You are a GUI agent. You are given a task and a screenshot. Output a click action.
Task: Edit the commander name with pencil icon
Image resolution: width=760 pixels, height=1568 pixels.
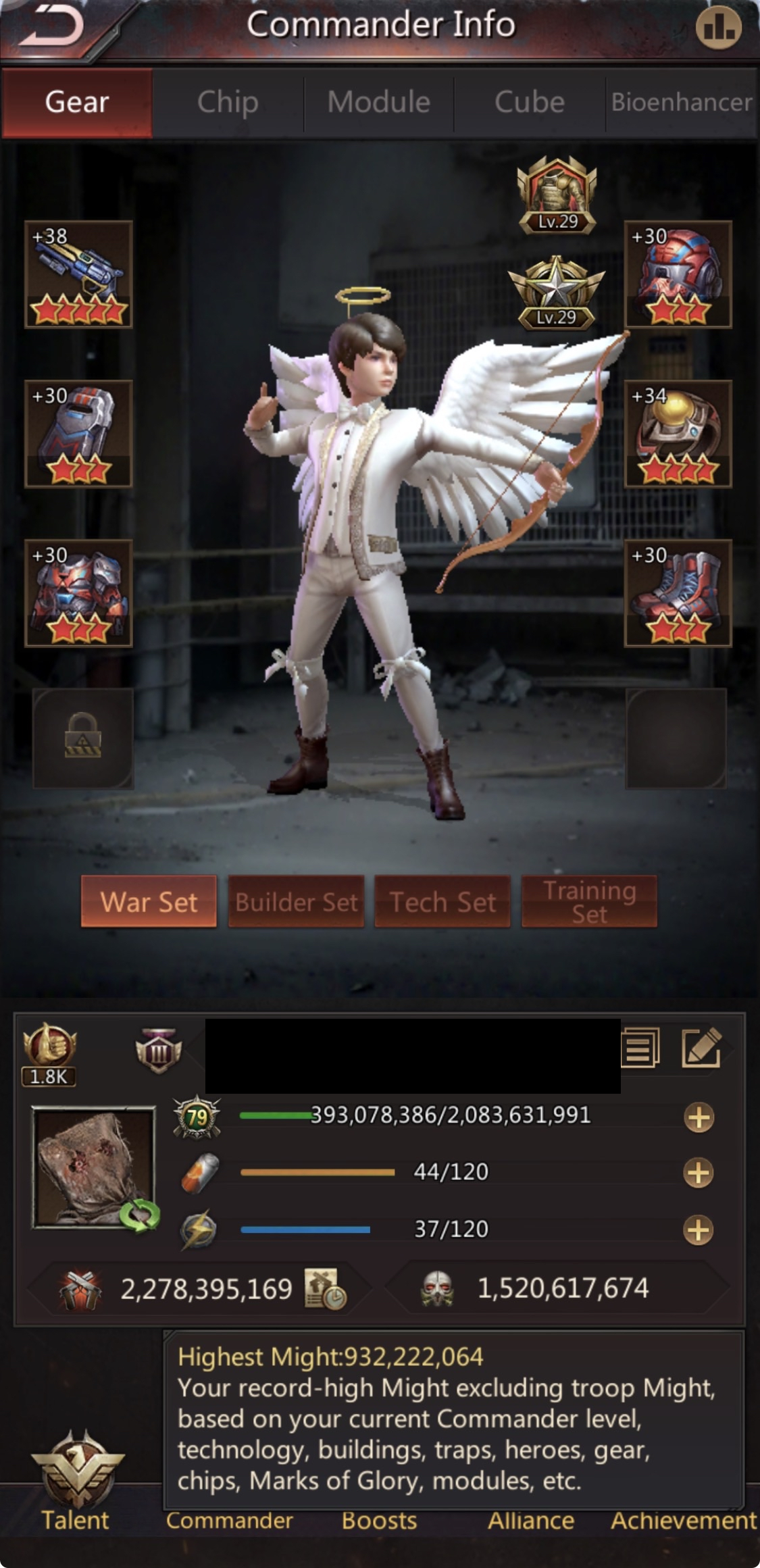click(x=701, y=1048)
